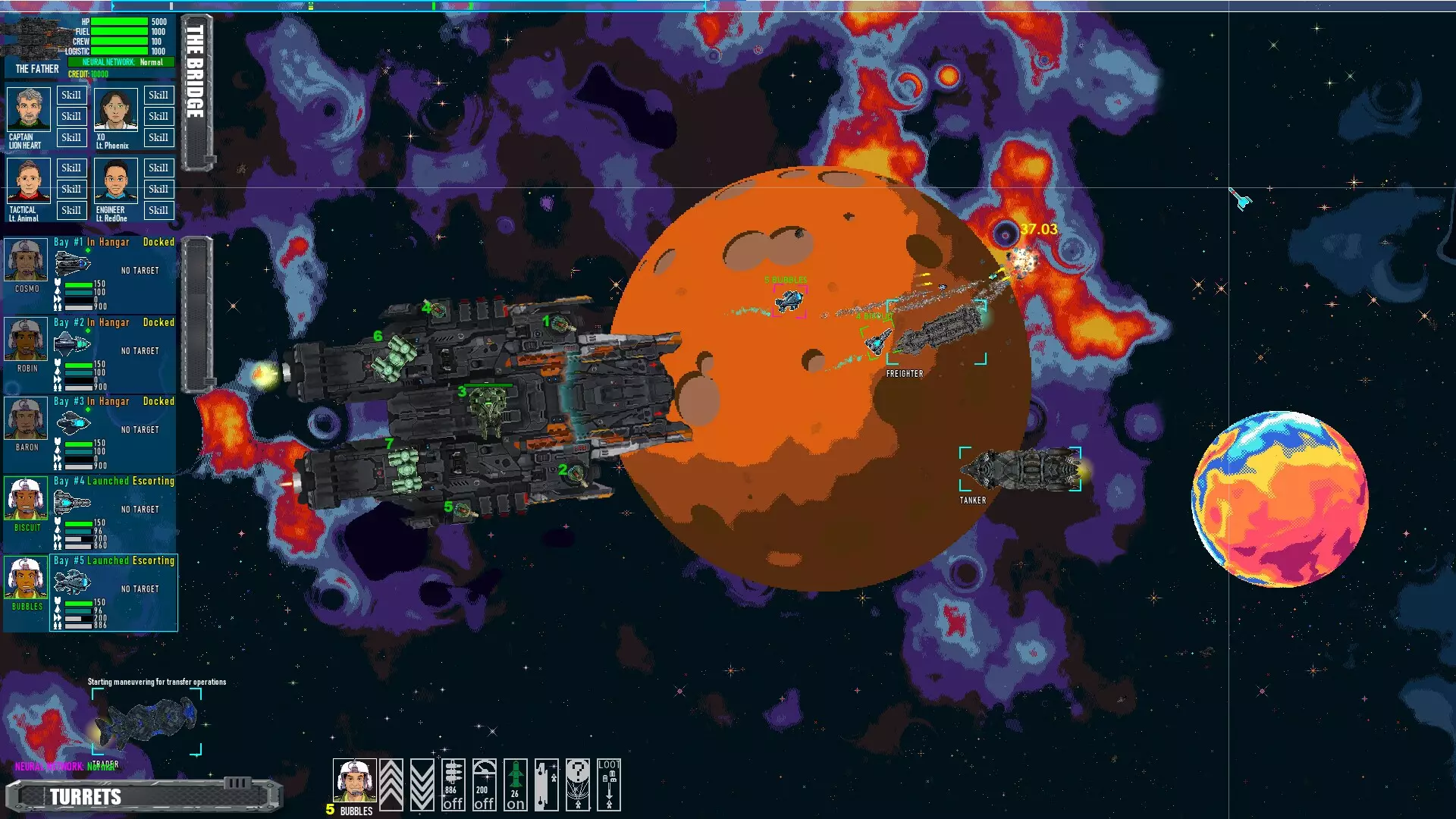Choose Engineer Lt. RedOne portrait

(x=116, y=181)
